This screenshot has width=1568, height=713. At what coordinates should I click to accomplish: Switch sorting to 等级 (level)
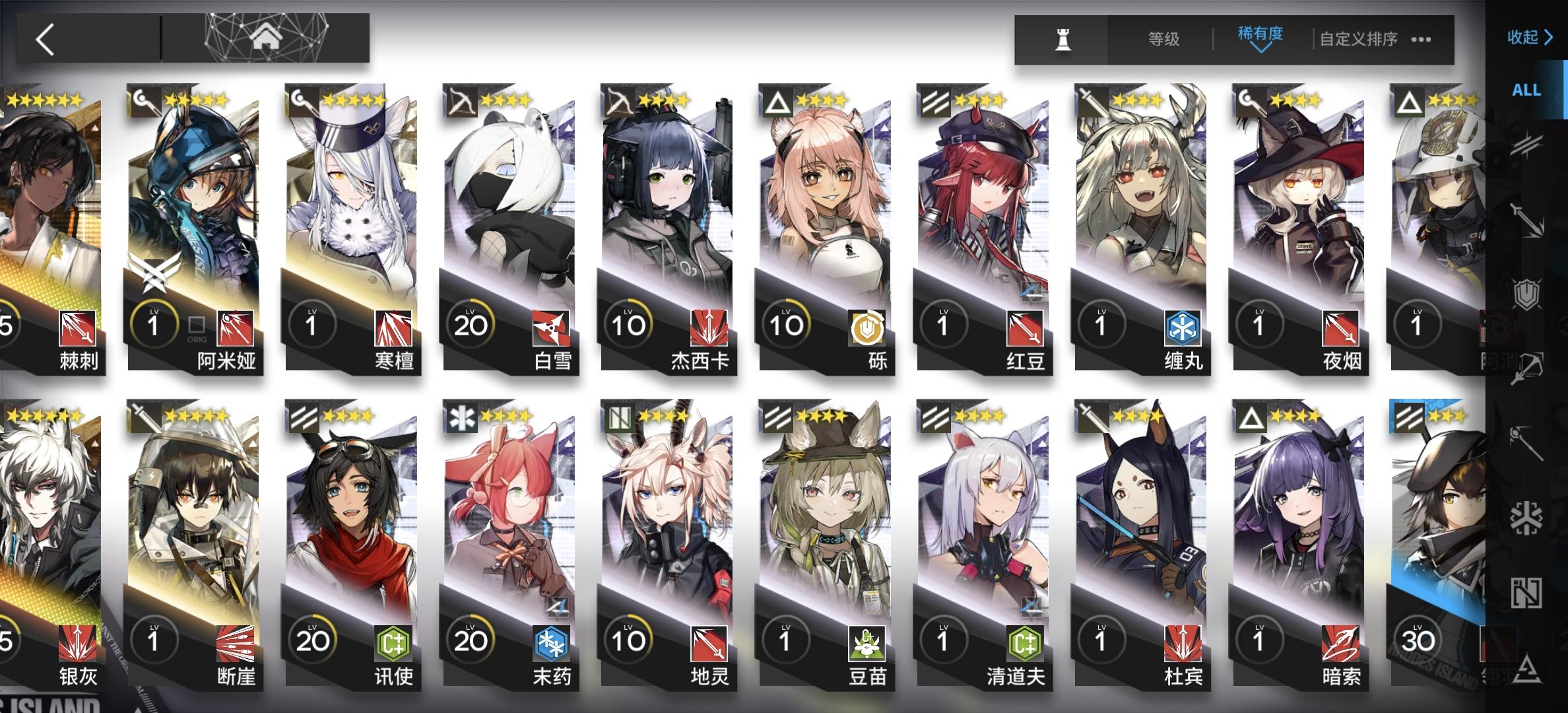[x=1164, y=39]
